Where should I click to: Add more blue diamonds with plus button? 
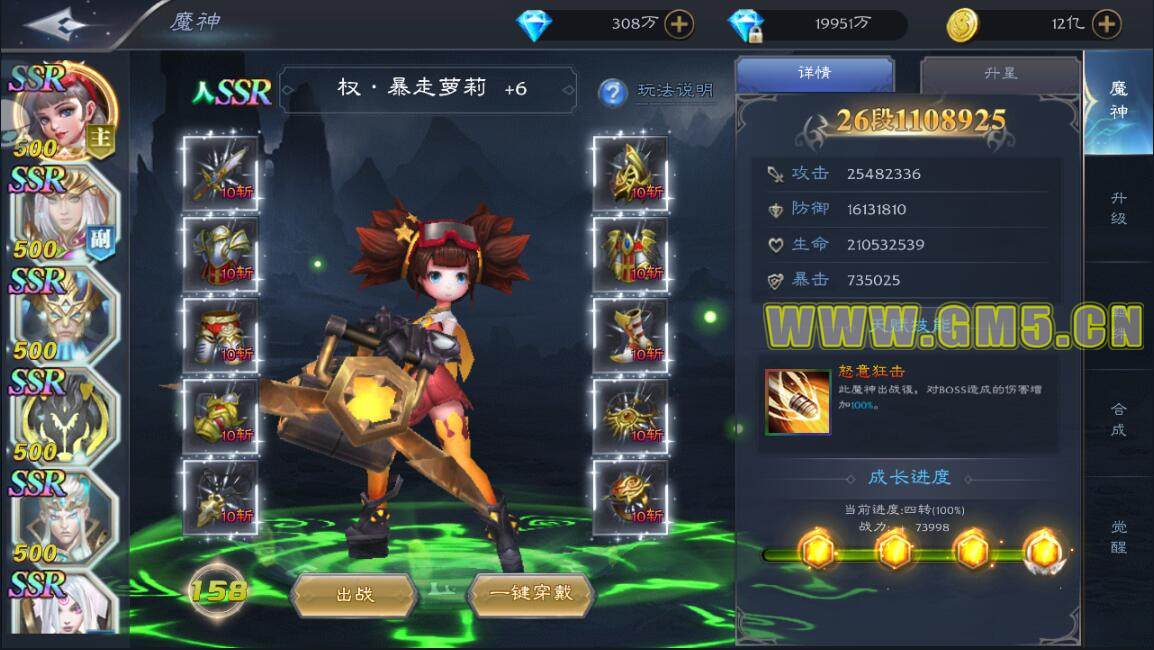click(679, 24)
